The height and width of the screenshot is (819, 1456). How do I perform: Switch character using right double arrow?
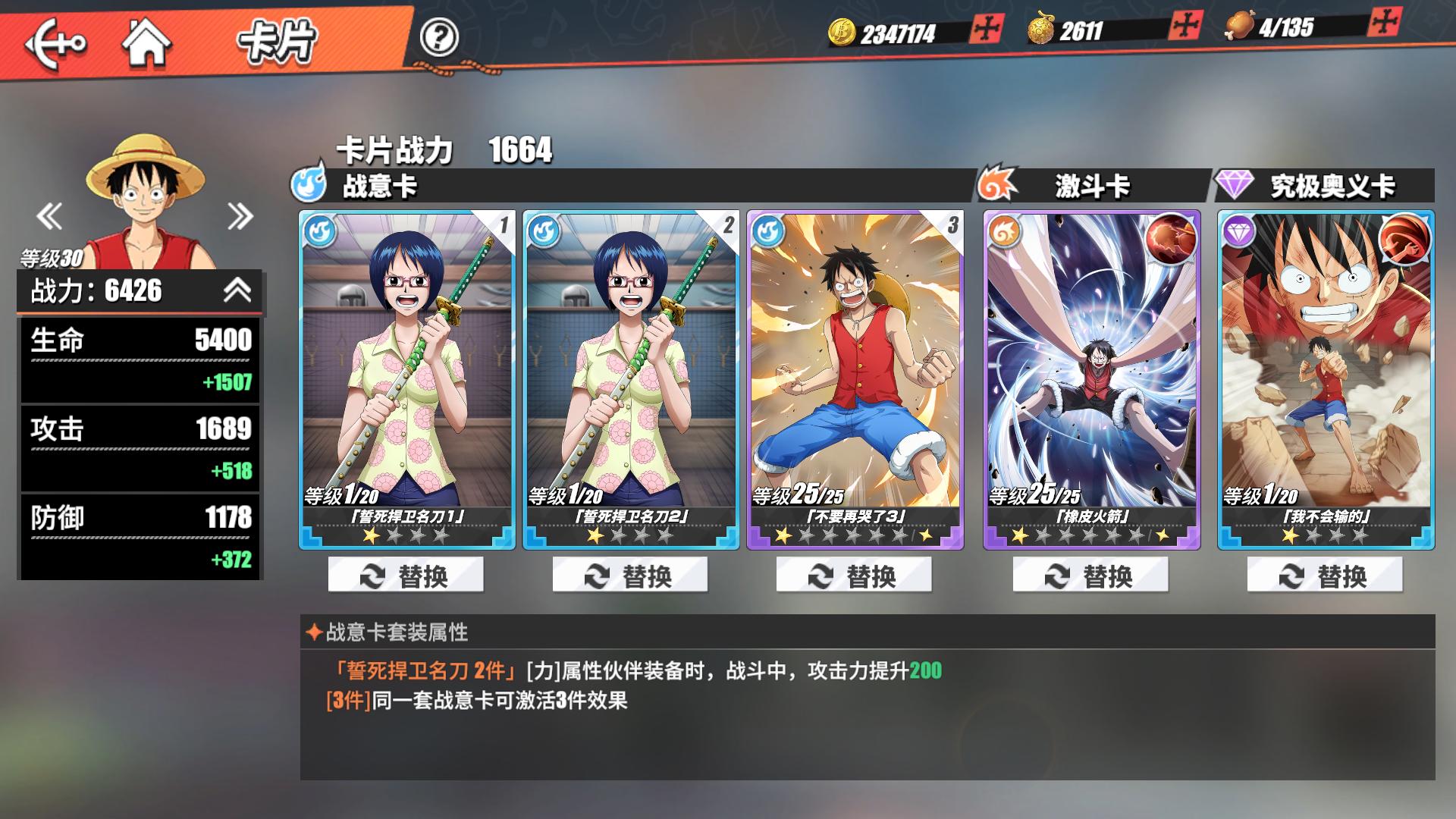(241, 216)
